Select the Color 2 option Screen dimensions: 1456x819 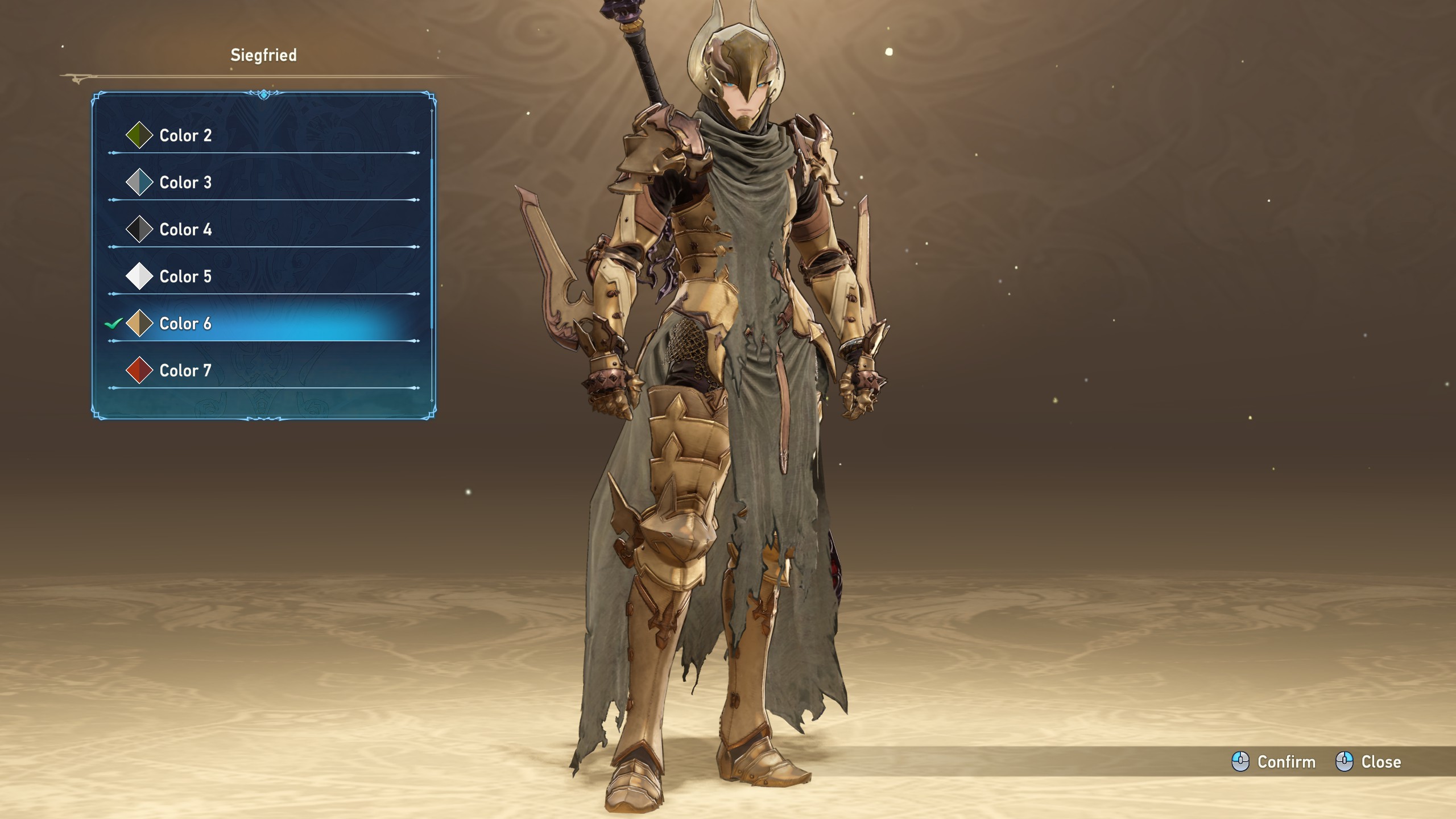click(x=185, y=135)
